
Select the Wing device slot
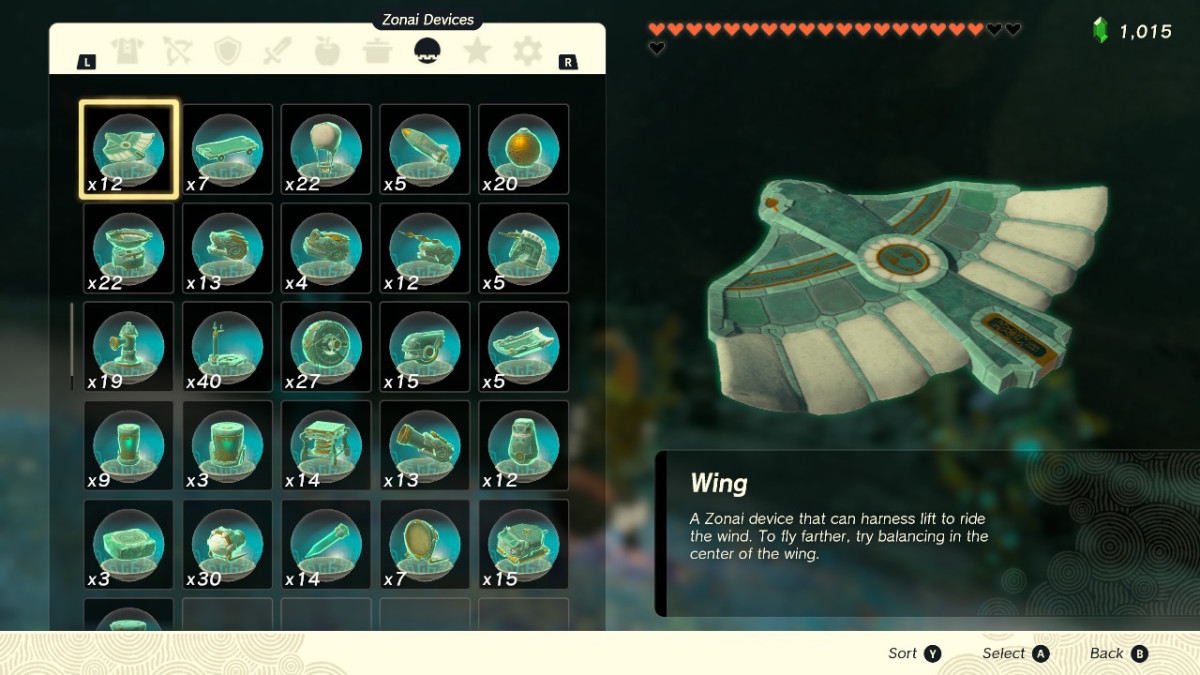(x=129, y=149)
